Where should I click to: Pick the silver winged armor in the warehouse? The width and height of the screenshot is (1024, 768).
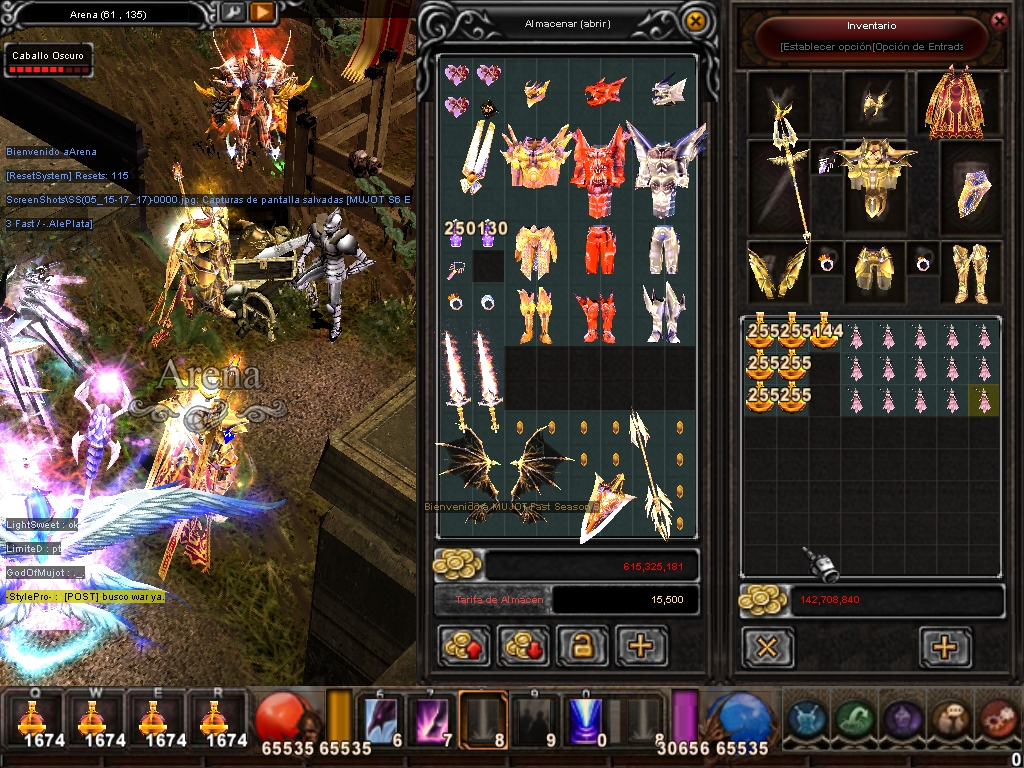(x=661, y=170)
